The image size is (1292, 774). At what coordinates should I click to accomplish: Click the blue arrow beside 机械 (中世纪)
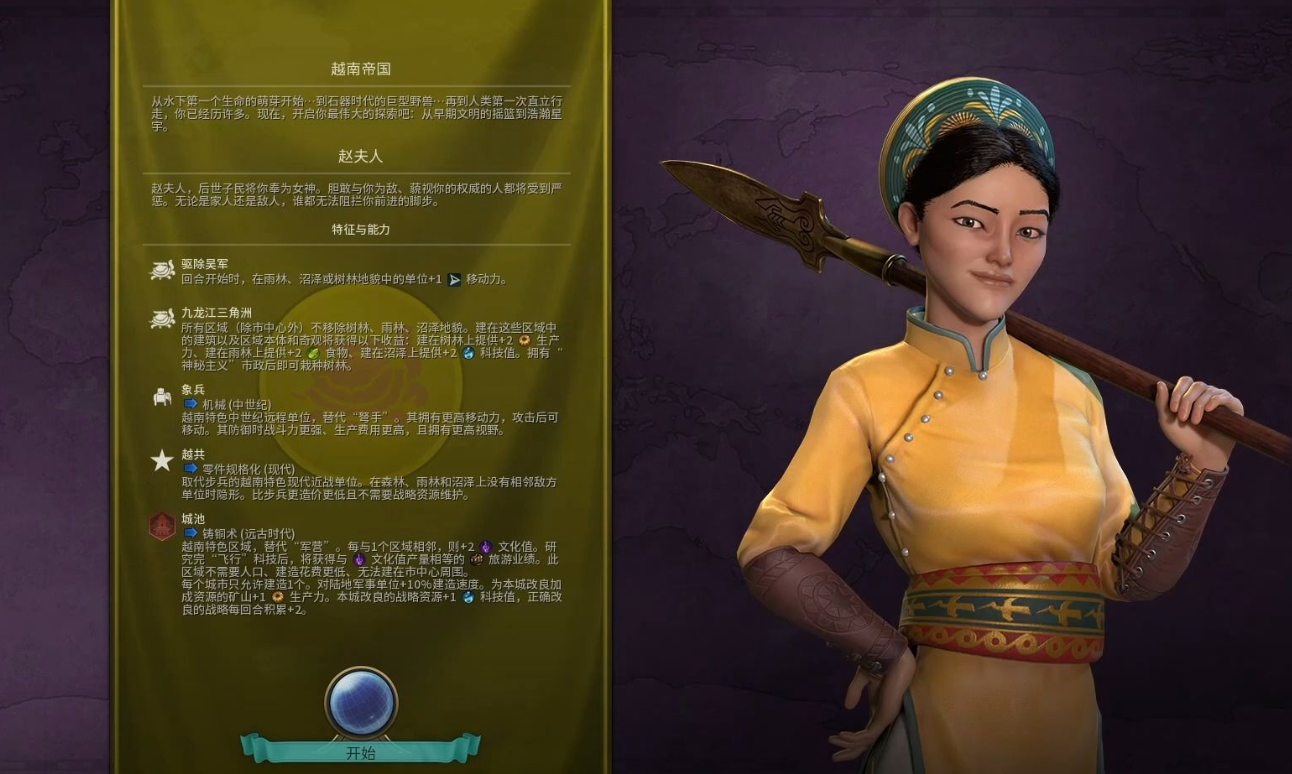[191, 404]
